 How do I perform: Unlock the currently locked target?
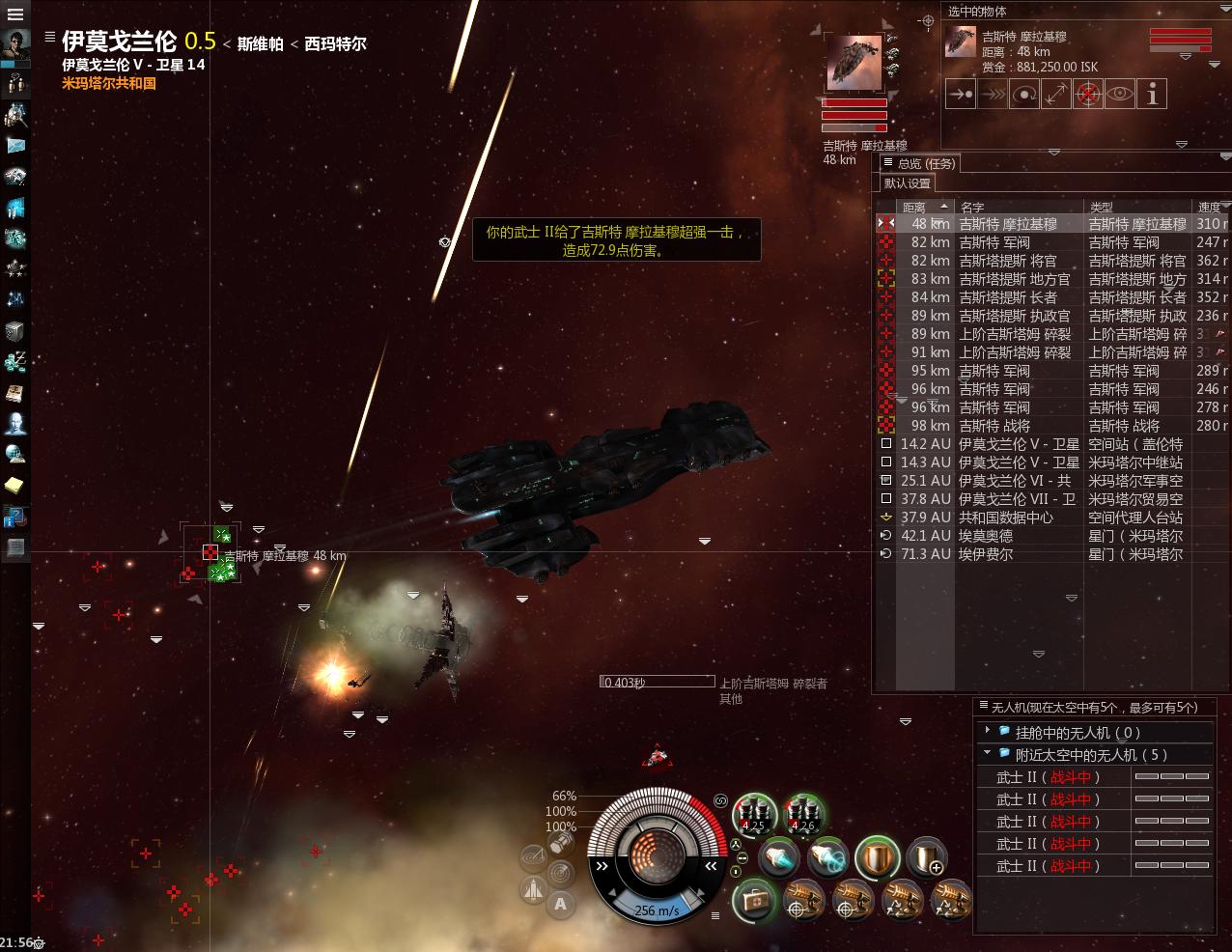point(1088,94)
